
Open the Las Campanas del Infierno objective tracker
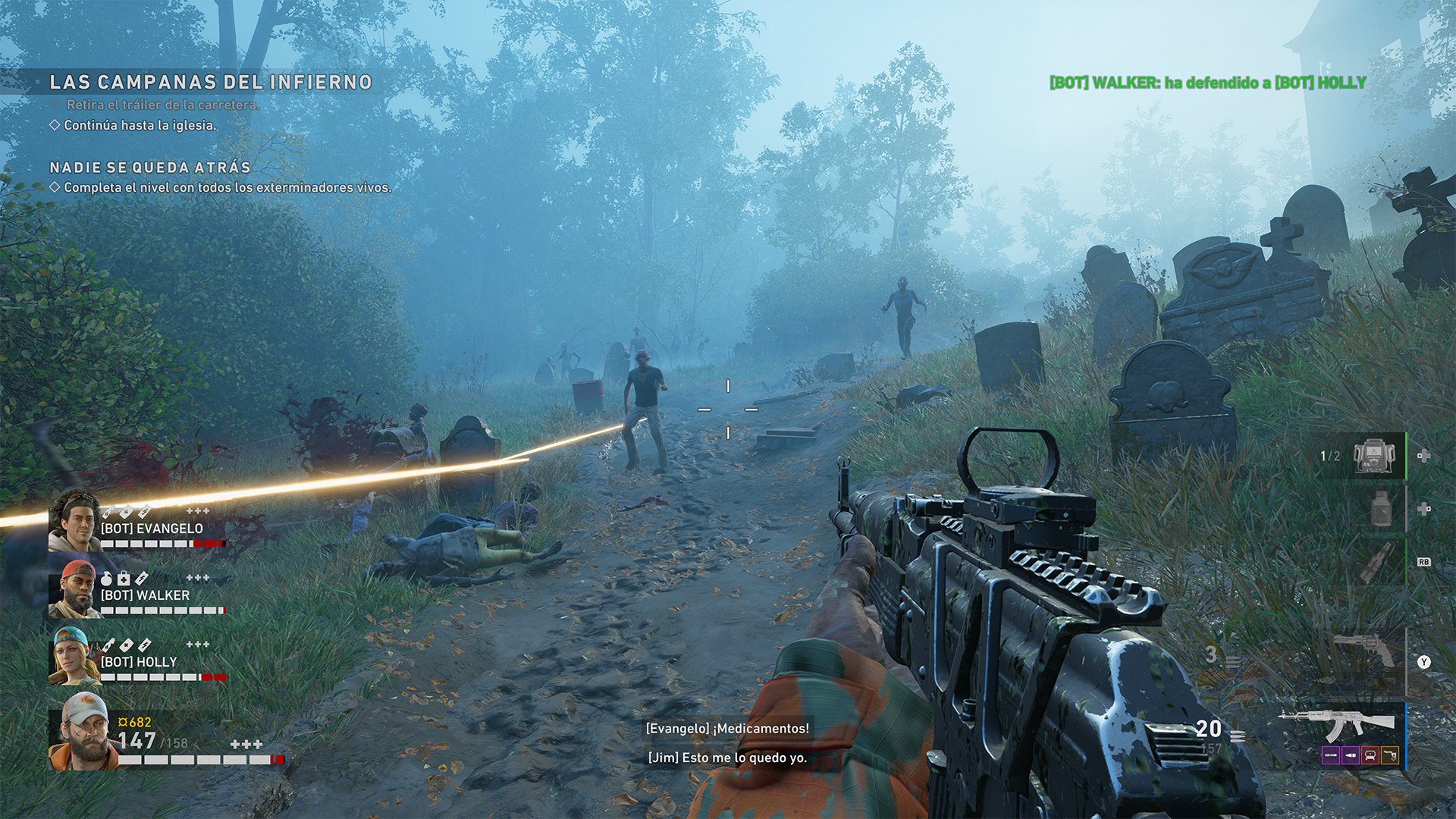210,82
